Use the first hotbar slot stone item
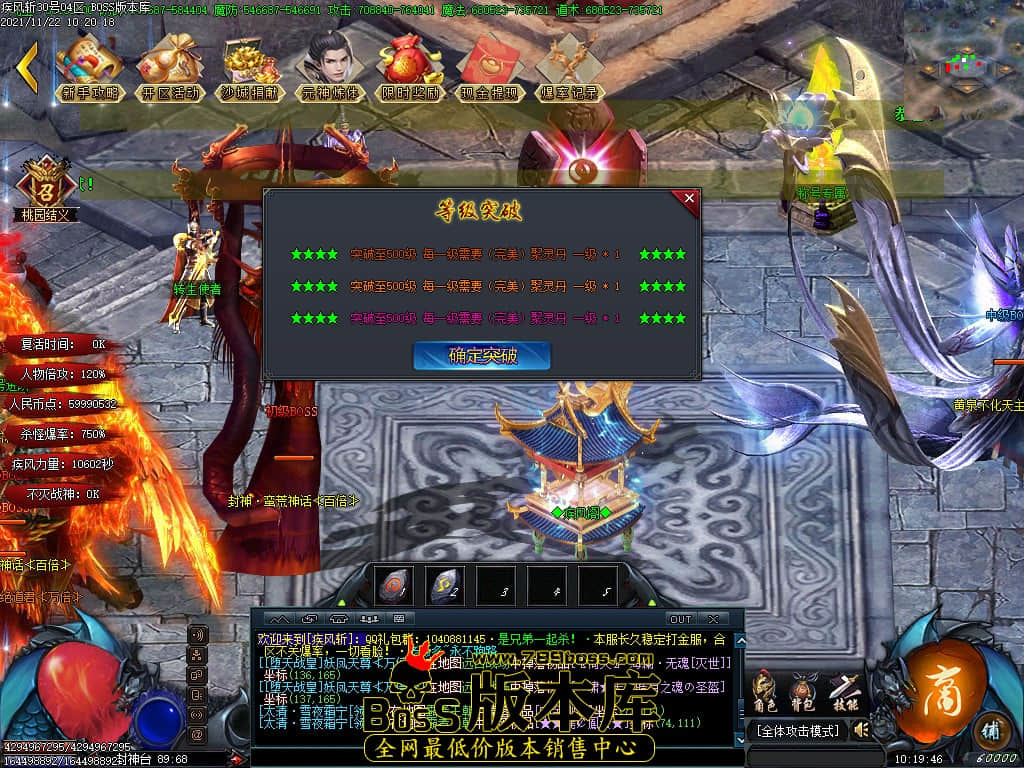 (393, 587)
